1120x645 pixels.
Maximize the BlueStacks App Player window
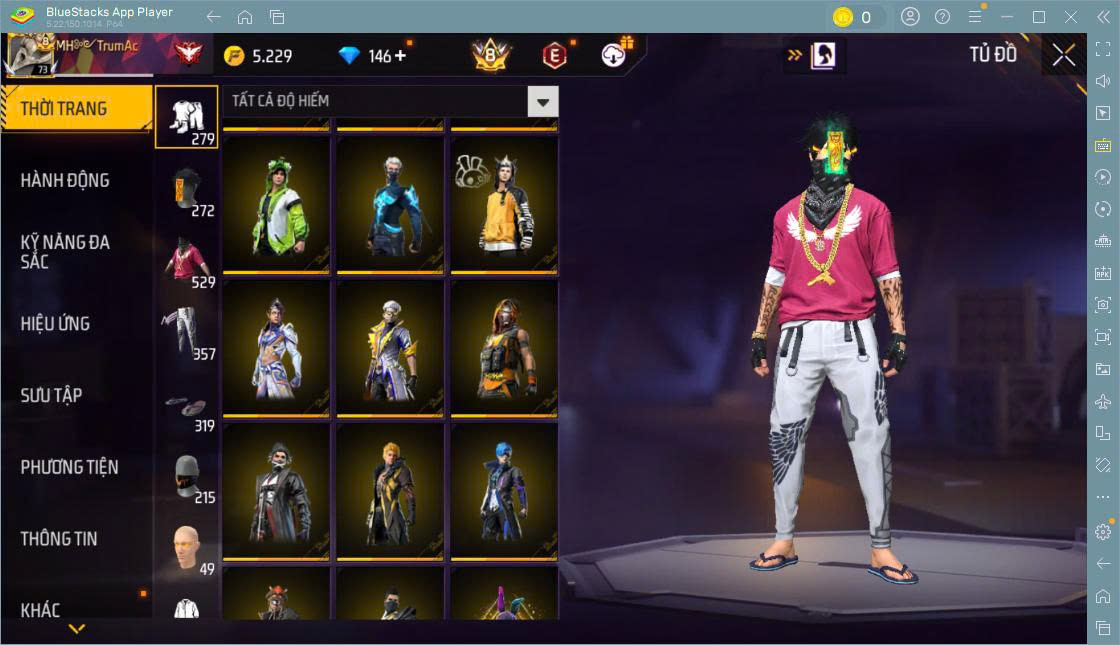pyautogui.click(x=1039, y=17)
